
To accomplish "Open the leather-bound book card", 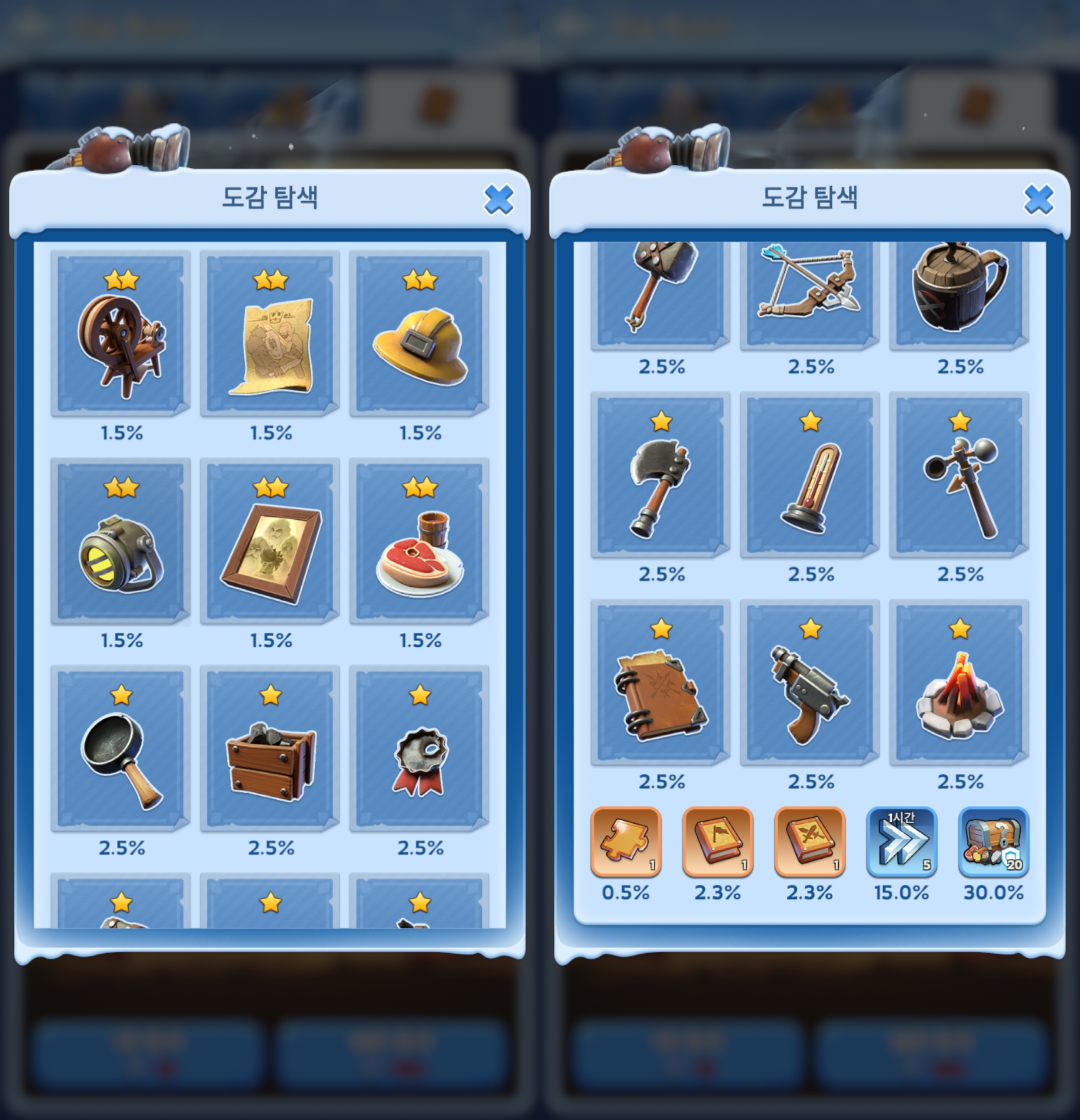I will (660, 683).
